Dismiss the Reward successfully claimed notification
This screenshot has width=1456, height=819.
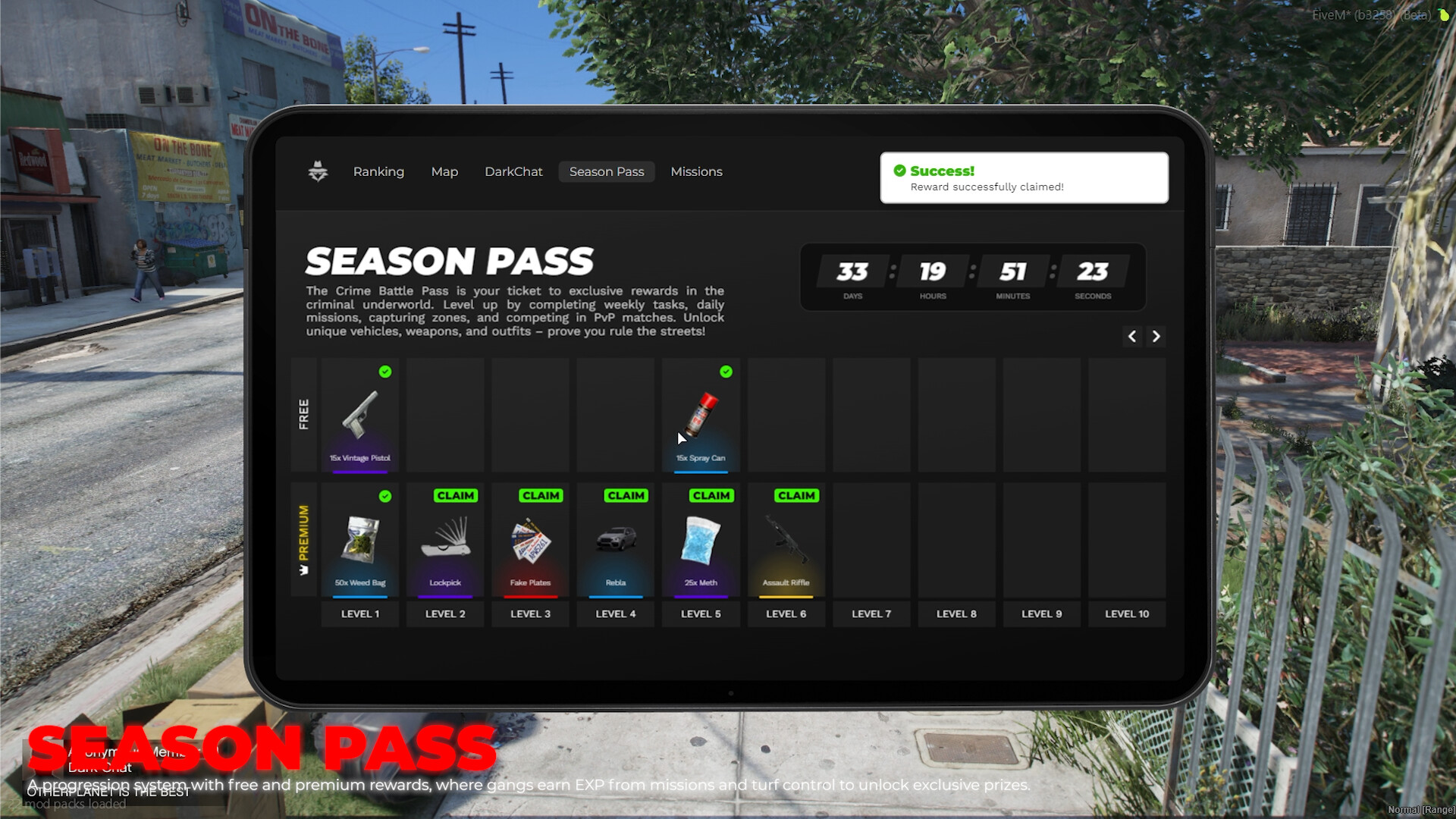pyautogui.click(x=1024, y=177)
